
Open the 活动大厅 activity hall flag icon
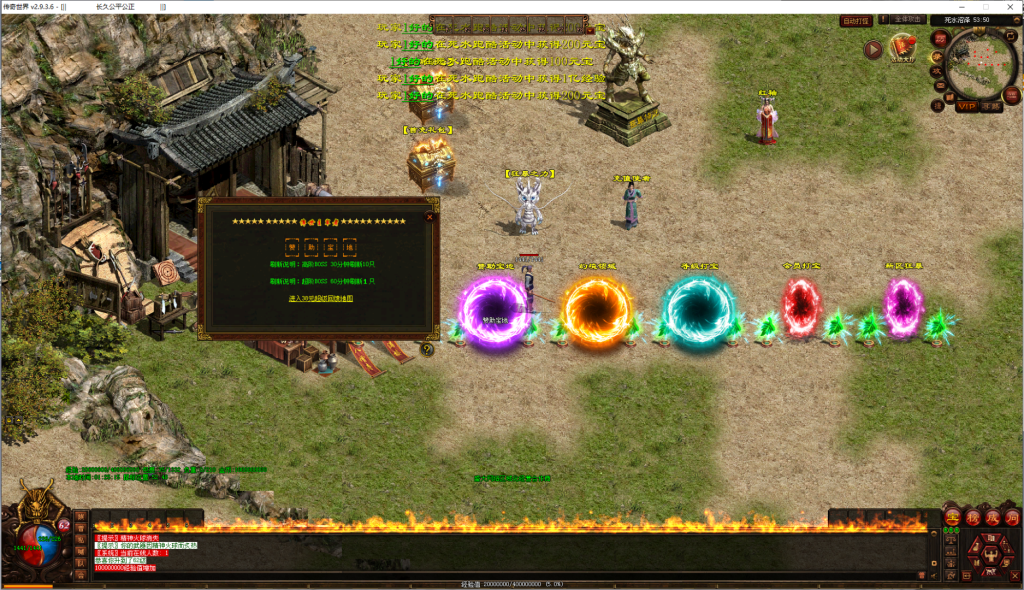[x=904, y=48]
